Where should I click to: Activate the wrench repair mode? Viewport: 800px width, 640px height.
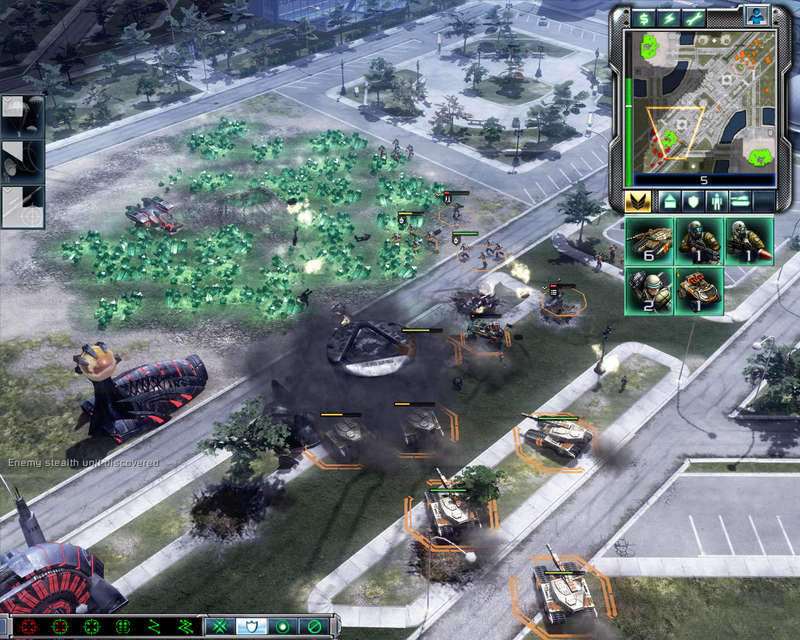coord(696,18)
